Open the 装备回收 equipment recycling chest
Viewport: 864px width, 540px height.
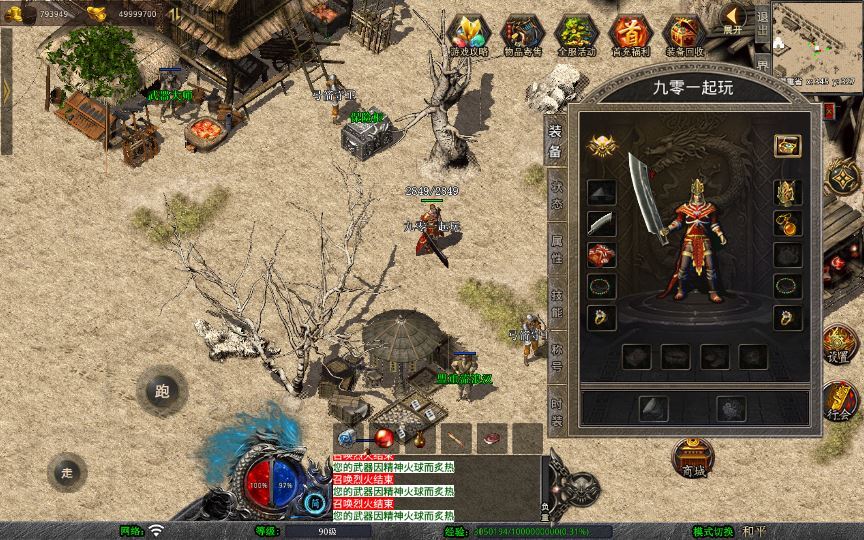point(684,35)
